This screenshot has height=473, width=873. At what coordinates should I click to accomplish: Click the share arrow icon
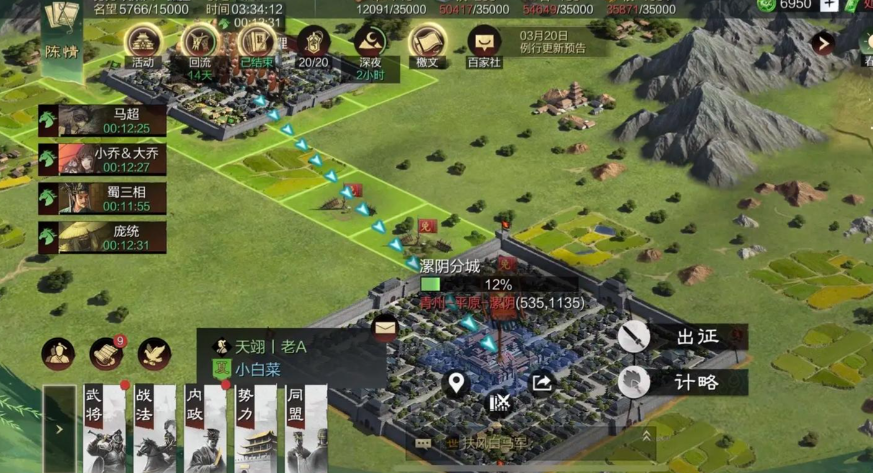click(541, 382)
